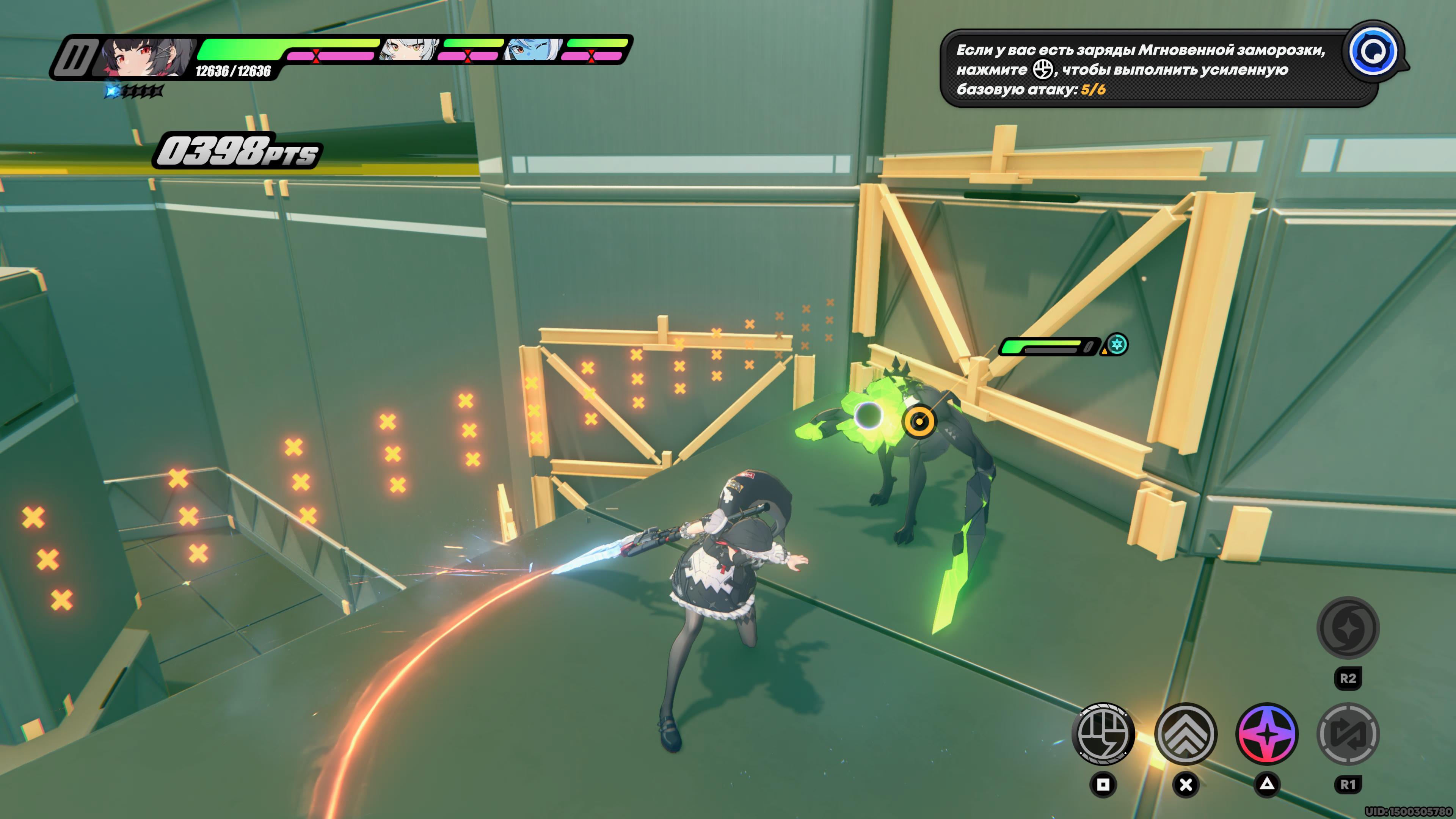
Task: Use the fist basic attack button
Action: click(1103, 734)
